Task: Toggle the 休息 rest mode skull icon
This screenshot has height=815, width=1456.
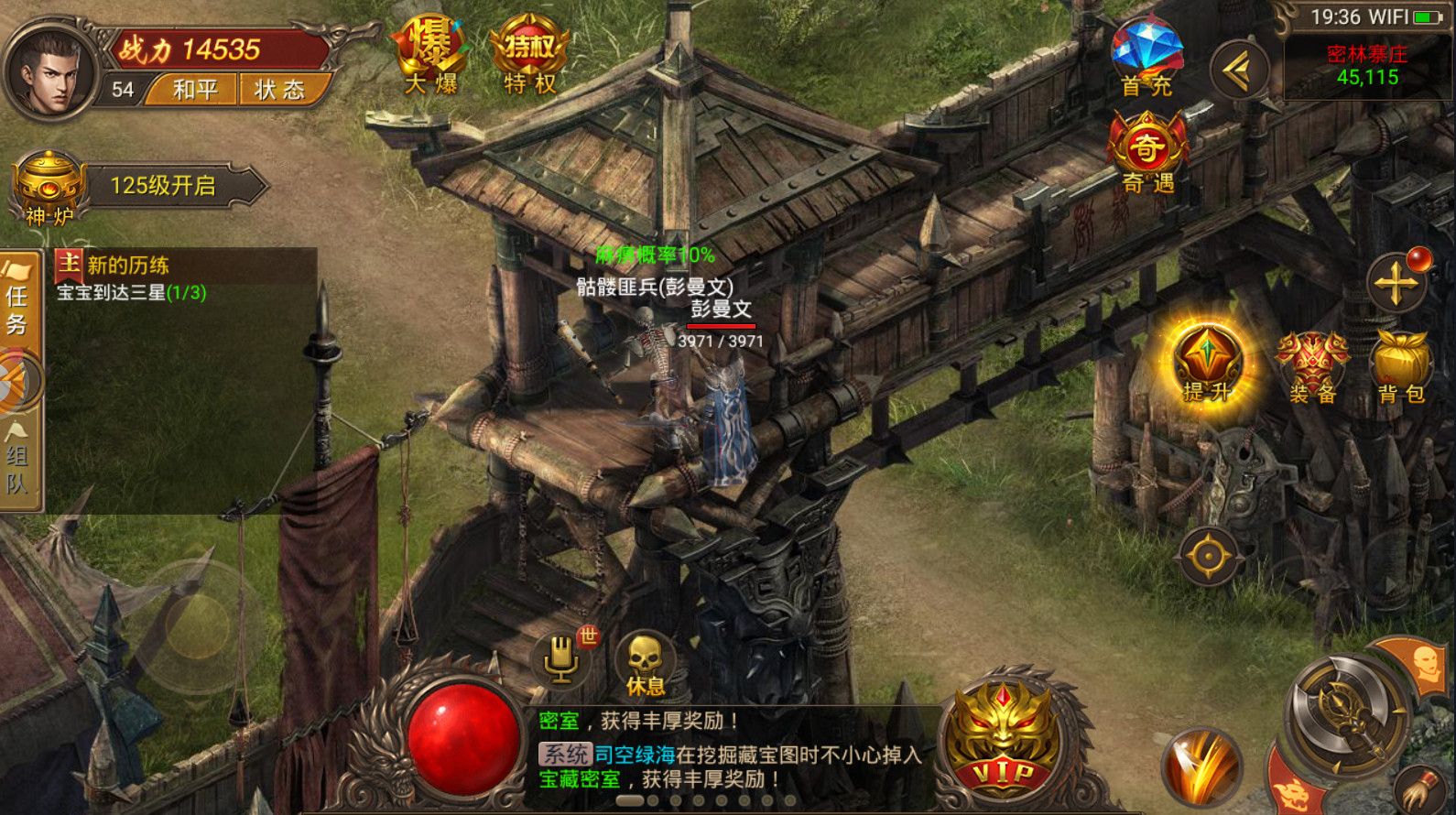Action: [x=647, y=655]
